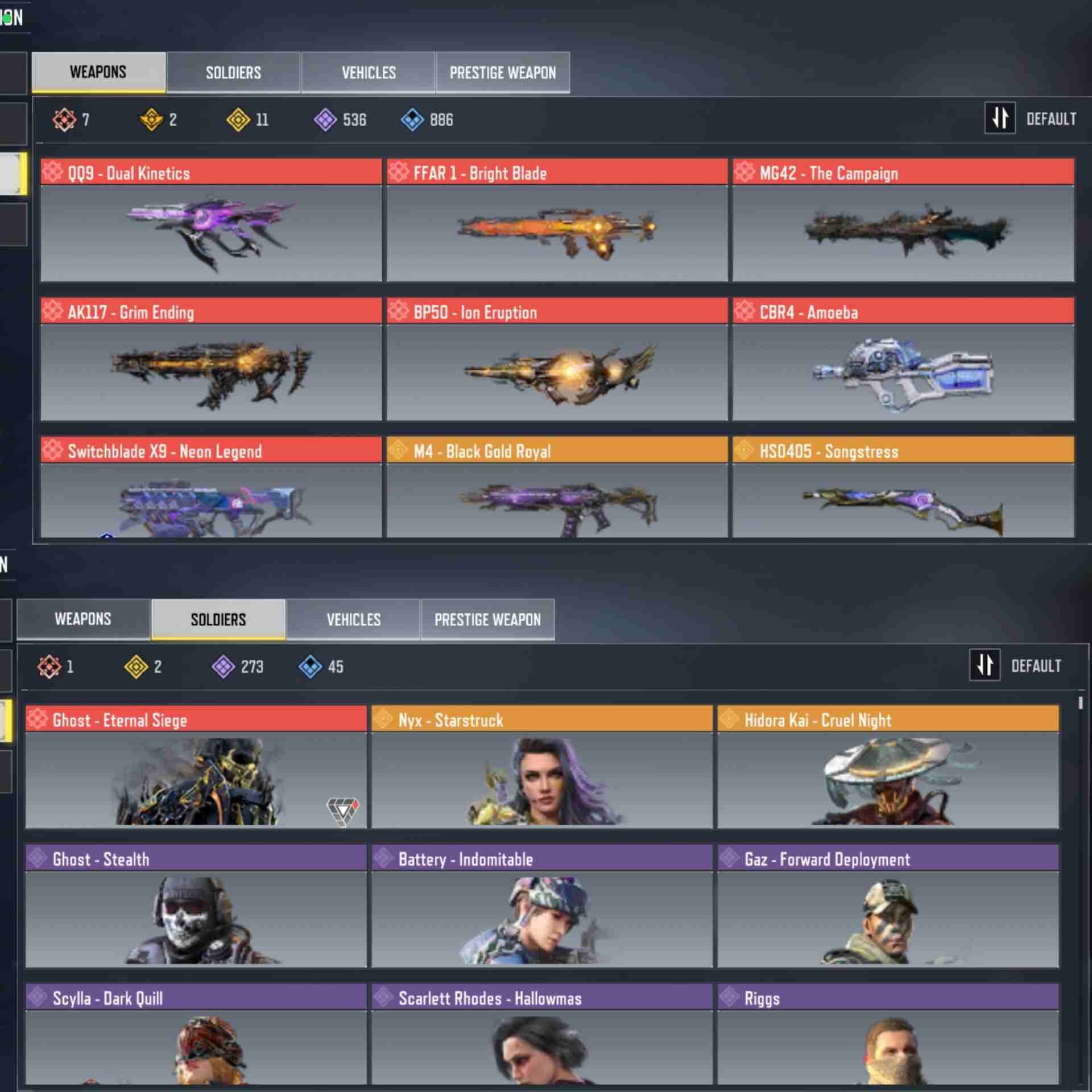Select the Ghost - Eternal Siege soldier
The image size is (1092, 1092).
coord(196,767)
